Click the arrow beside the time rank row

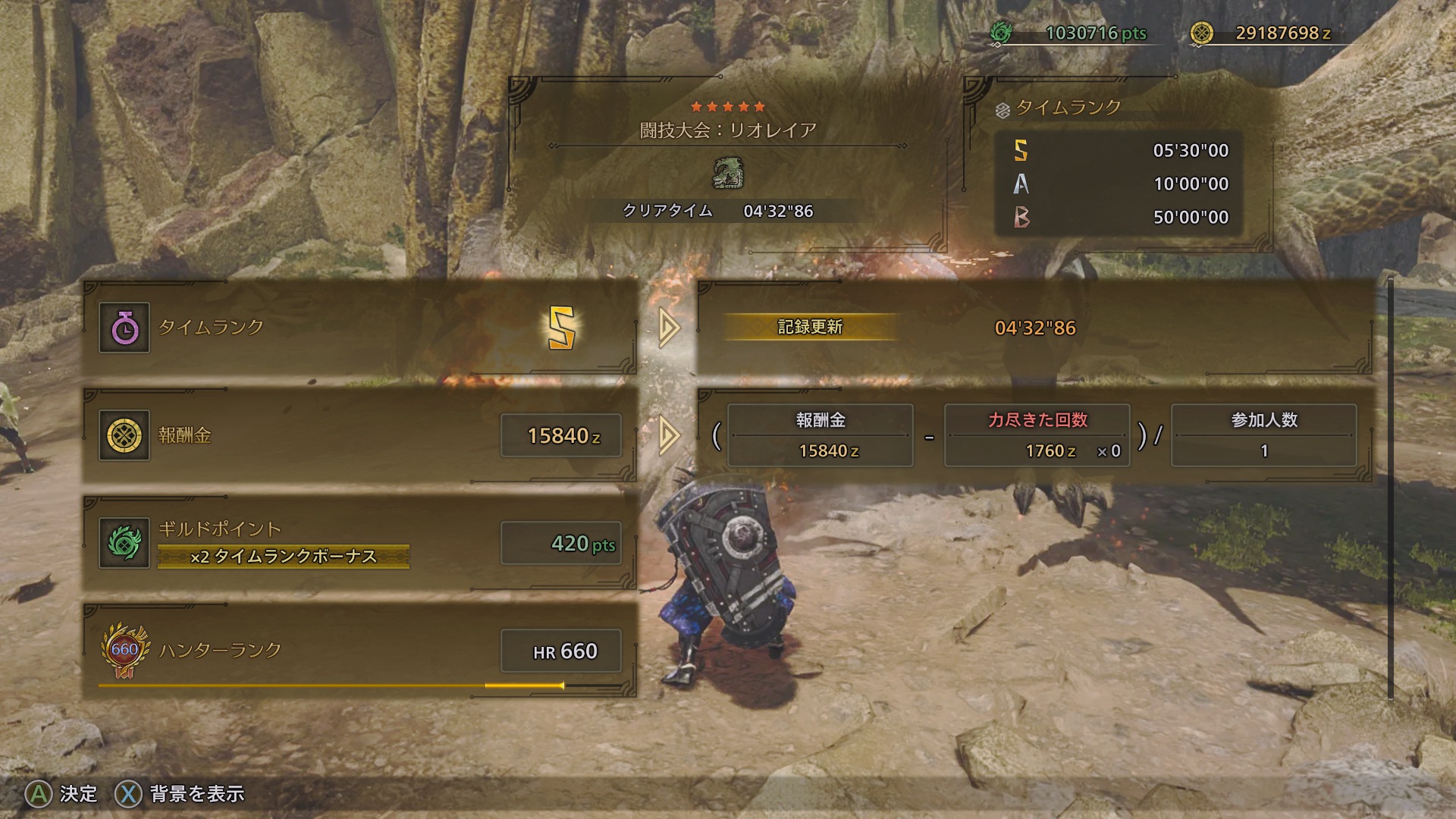point(668,328)
